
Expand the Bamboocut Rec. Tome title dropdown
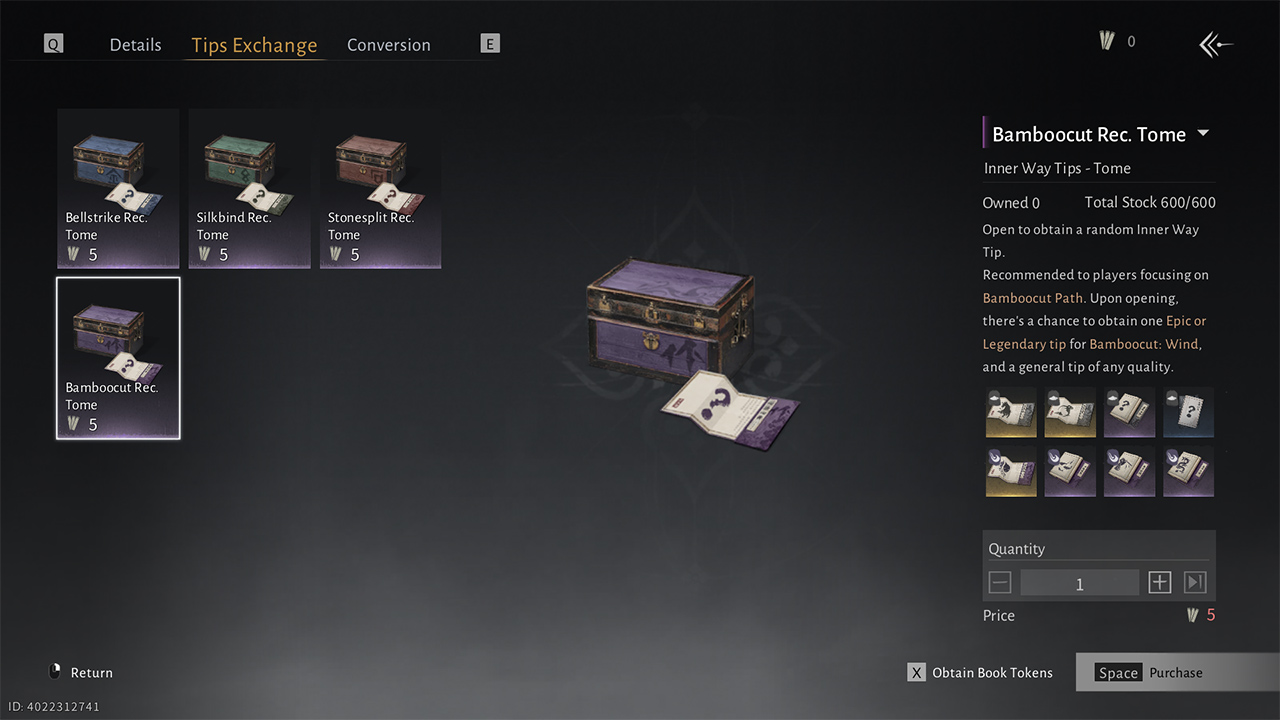click(x=1203, y=134)
